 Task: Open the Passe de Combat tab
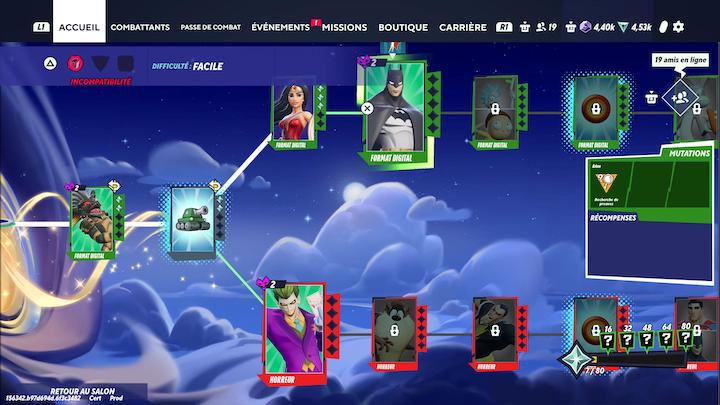211,27
